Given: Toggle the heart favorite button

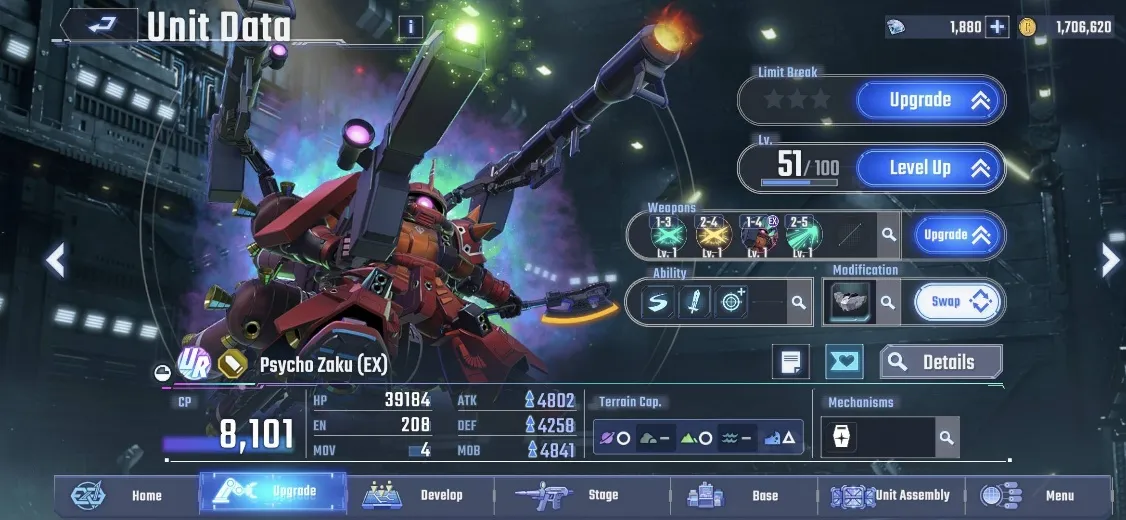Looking at the screenshot, I should click(844, 362).
